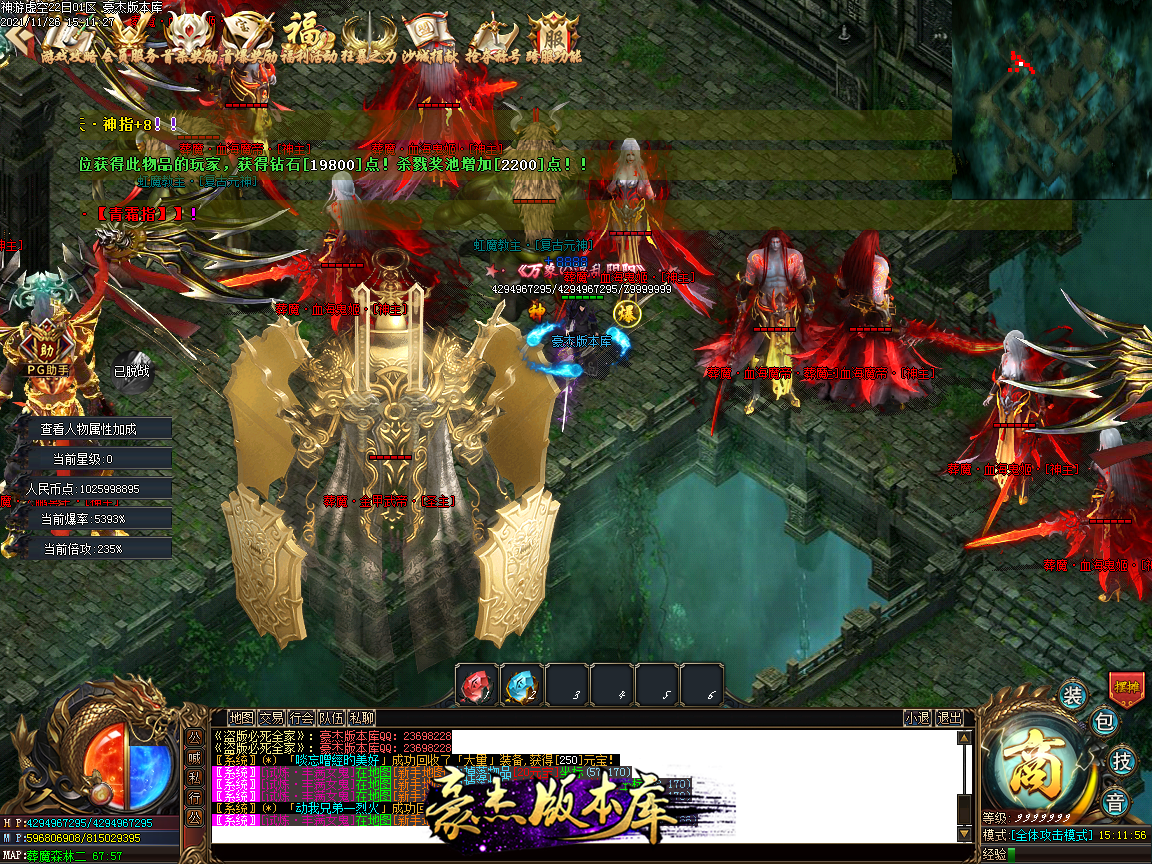This screenshot has width=1152, height=864.
Task: Open the 摆摊 stall button
Action: (x=1126, y=688)
